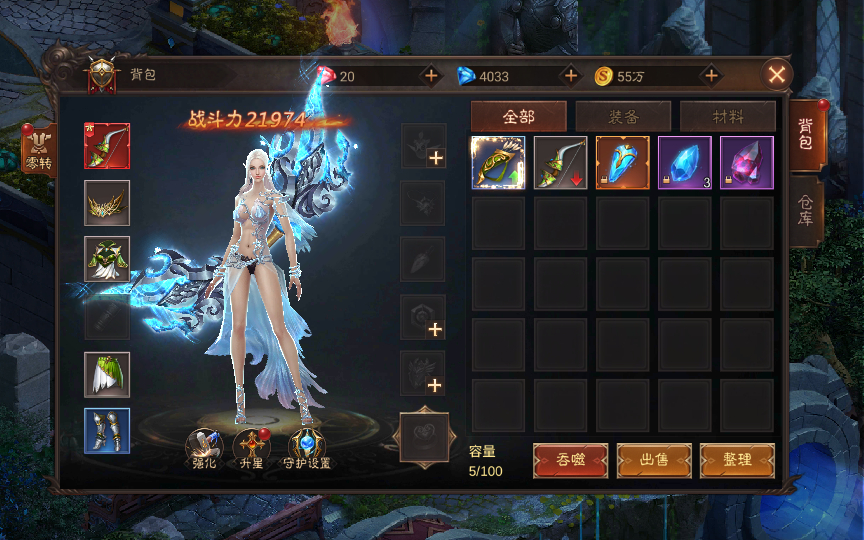864x540 pixels.
Task: Open the 强化 enhance function
Action: 204,449
